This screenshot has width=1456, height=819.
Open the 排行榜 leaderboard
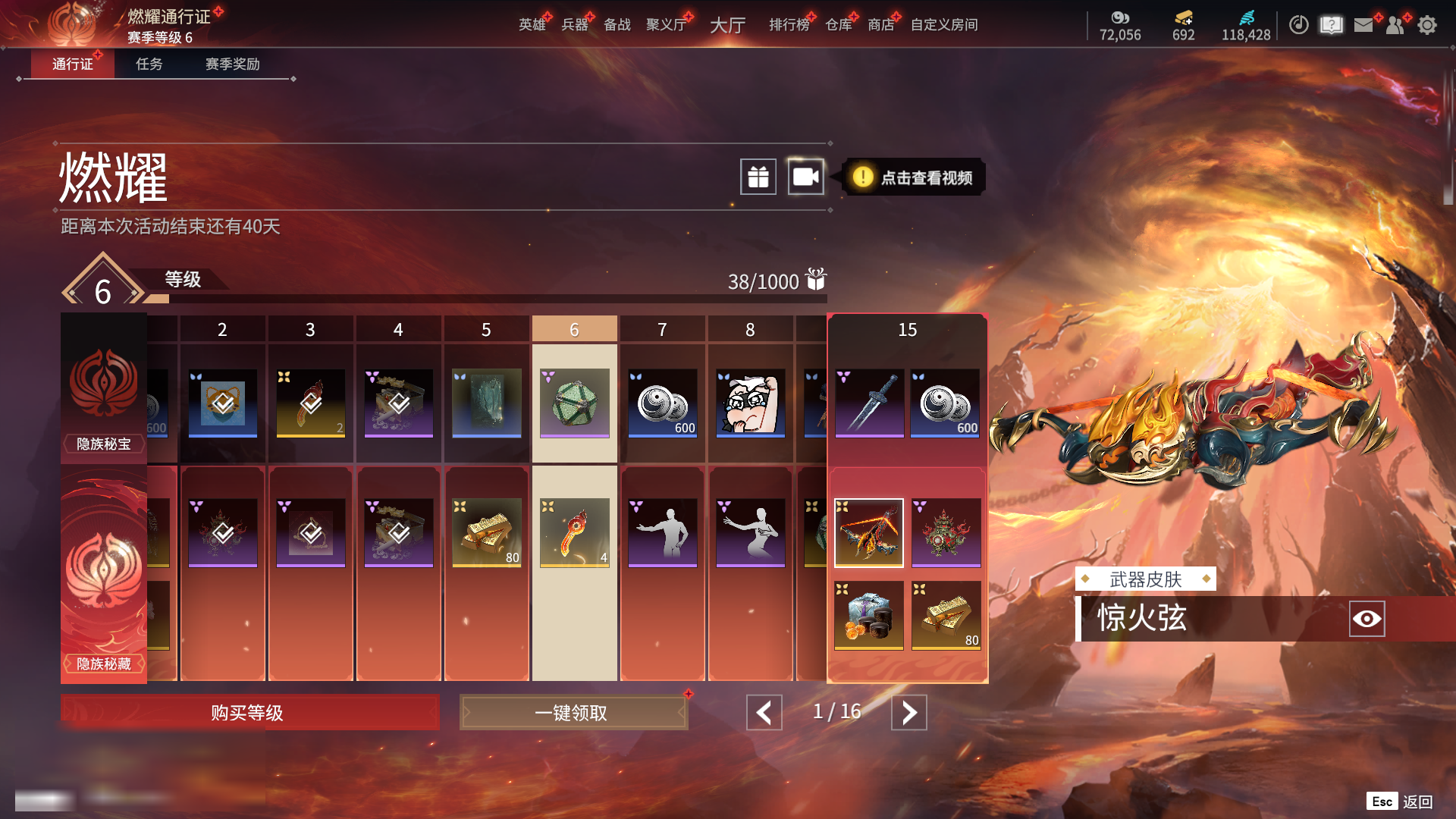coord(789,25)
